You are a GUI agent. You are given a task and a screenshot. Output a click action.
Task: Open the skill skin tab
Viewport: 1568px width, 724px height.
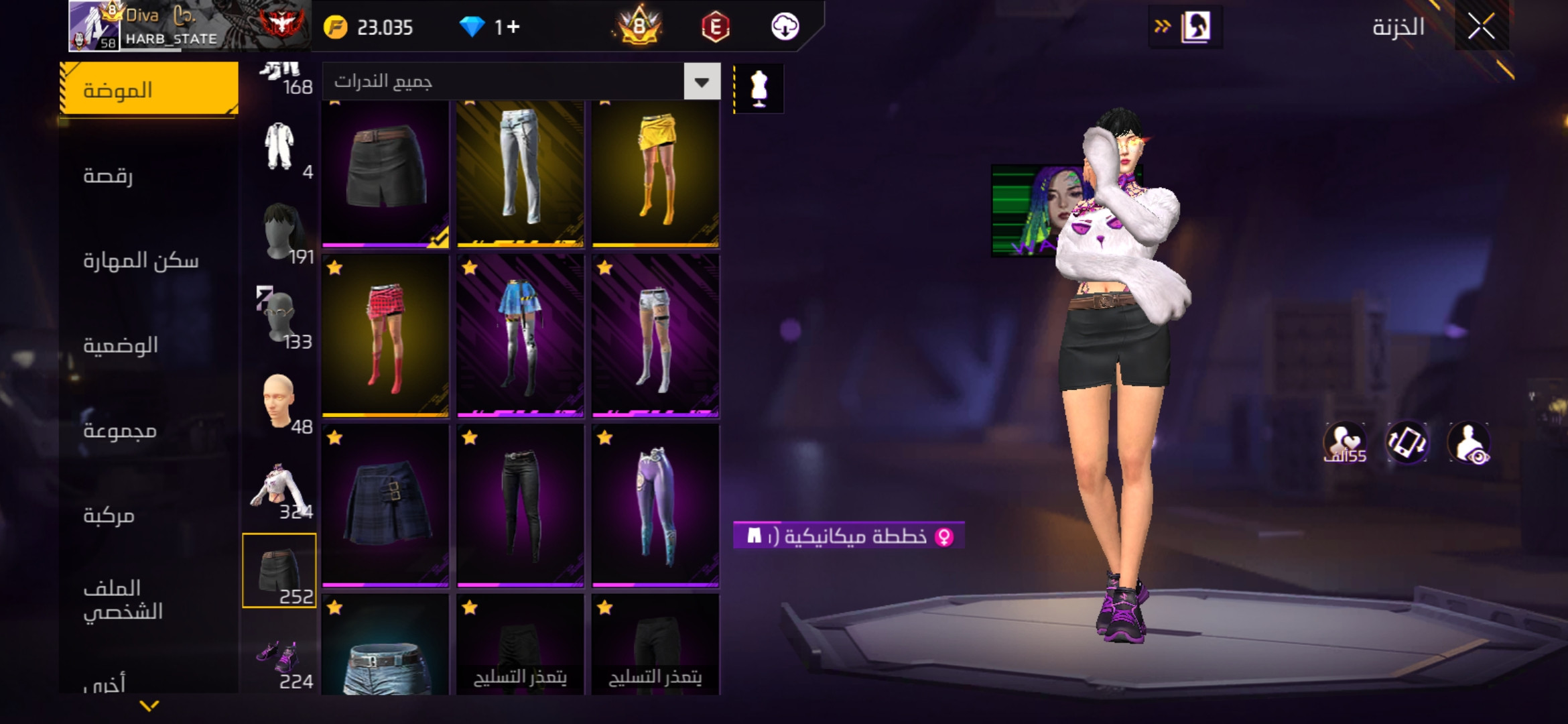pyautogui.click(x=141, y=261)
